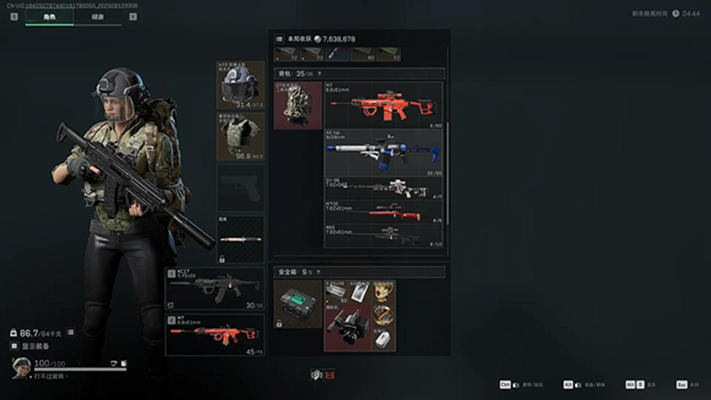The width and height of the screenshot is (711, 400).
Task: Choose the SV-98 sniper rifle in backpack
Action: 385,189
